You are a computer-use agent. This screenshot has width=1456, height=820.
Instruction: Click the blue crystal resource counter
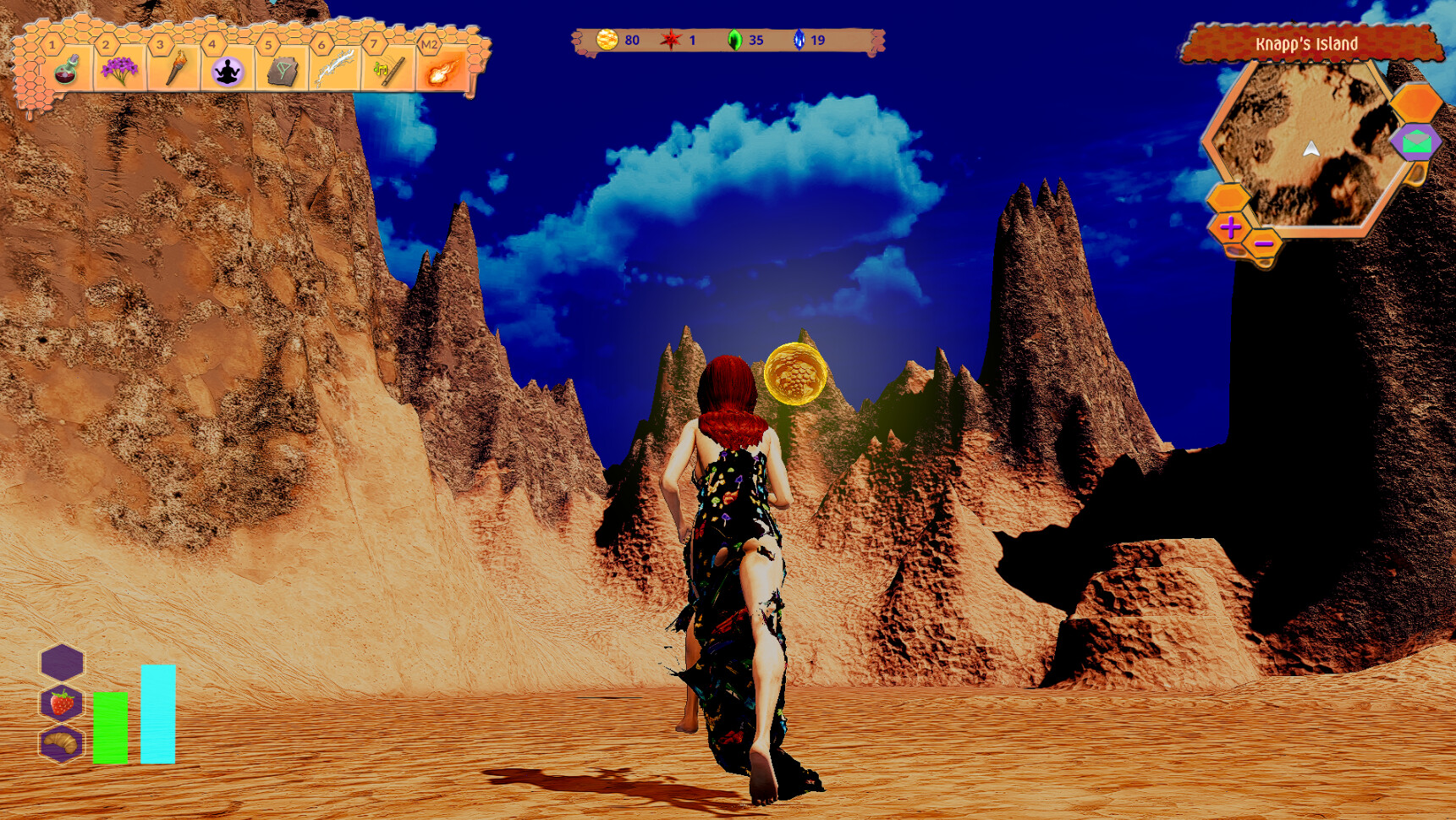pyautogui.click(x=799, y=38)
